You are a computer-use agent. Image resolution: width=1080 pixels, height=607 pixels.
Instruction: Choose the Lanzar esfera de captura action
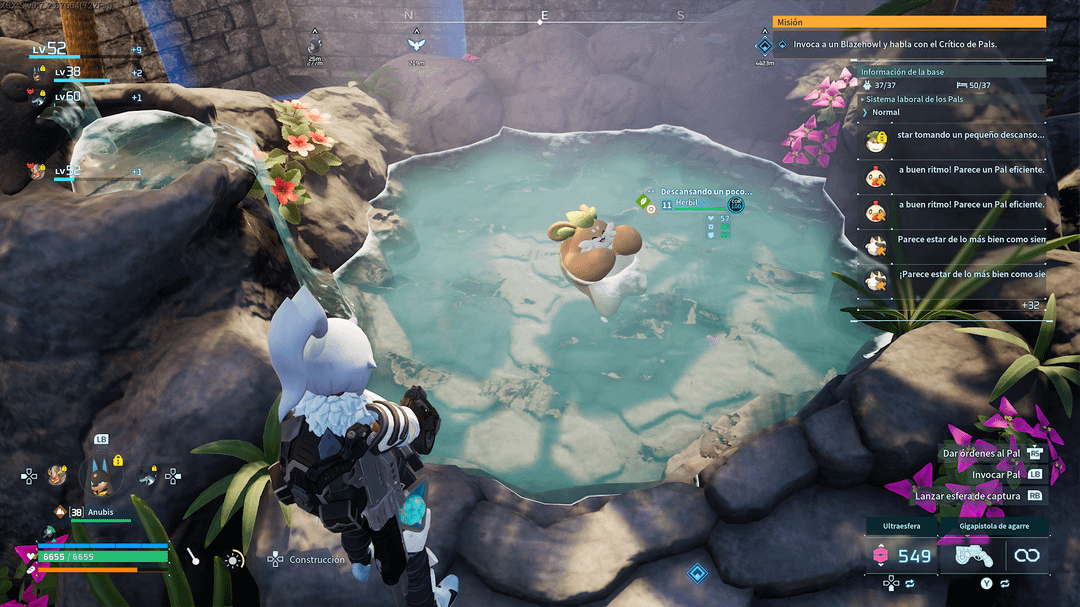coord(967,495)
